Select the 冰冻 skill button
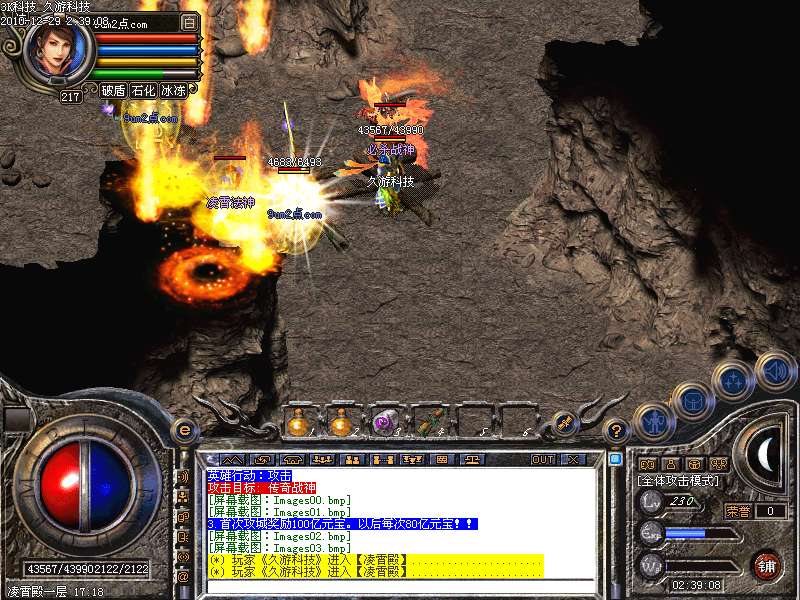 pos(173,90)
